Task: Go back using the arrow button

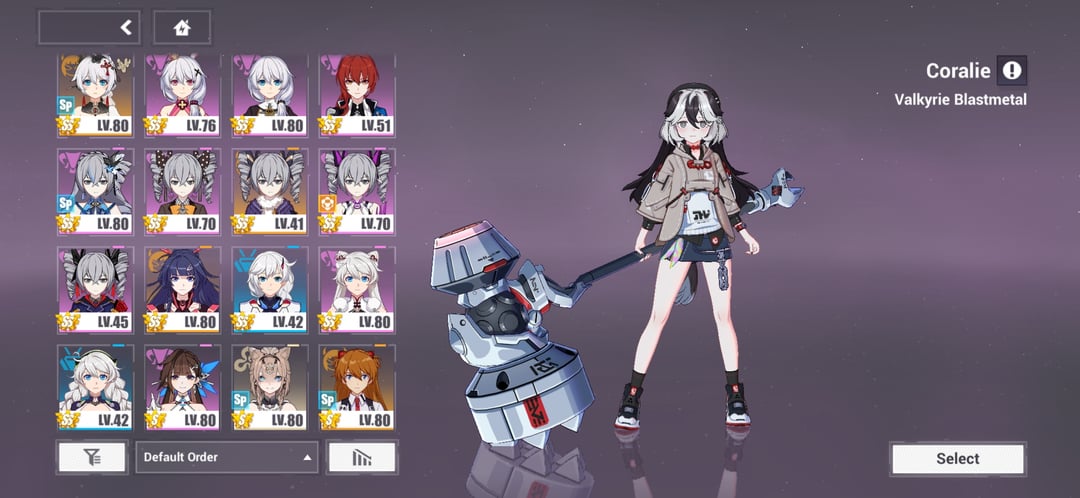Action: click(126, 27)
